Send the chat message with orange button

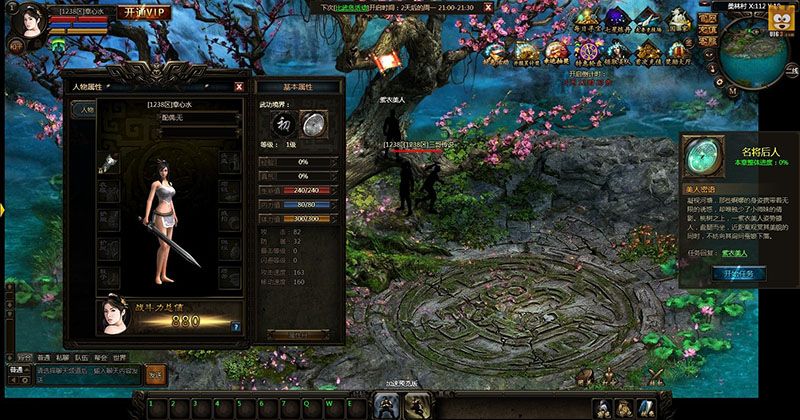pyautogui.click(x=155, y=373)
